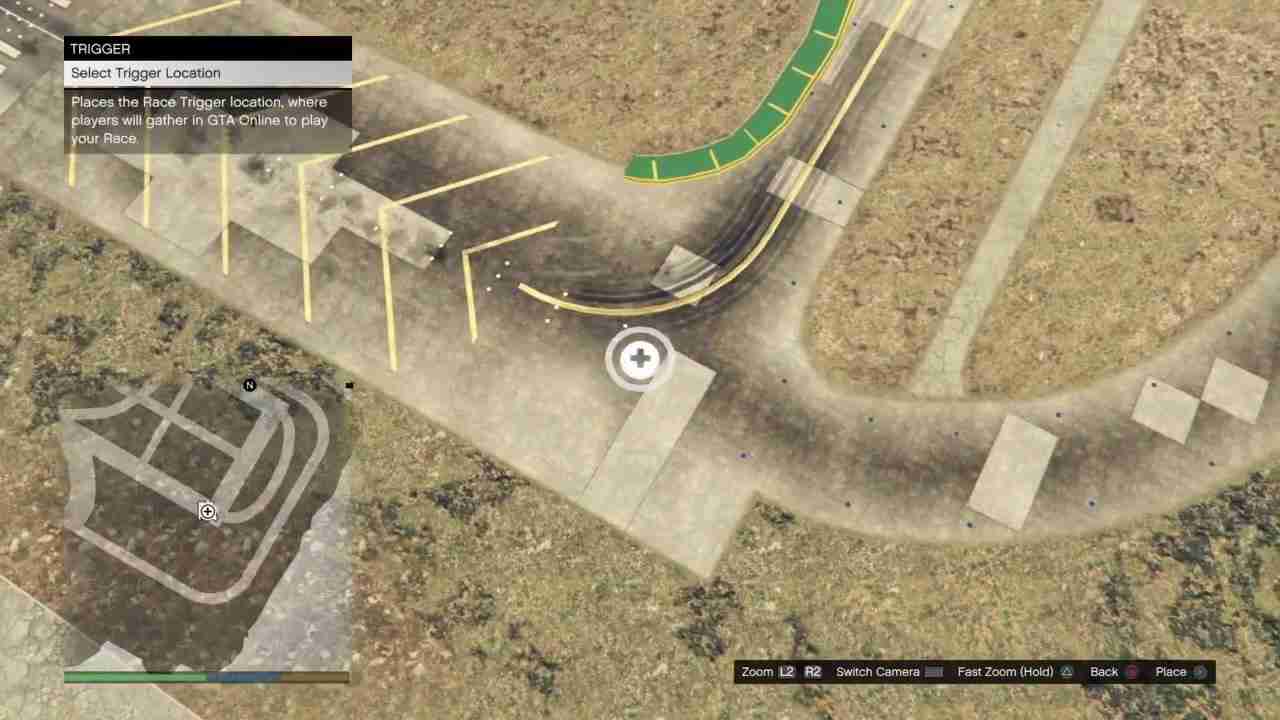
Task: Click the triangle icon for Fast Zoom
Action: (1066, 671)
